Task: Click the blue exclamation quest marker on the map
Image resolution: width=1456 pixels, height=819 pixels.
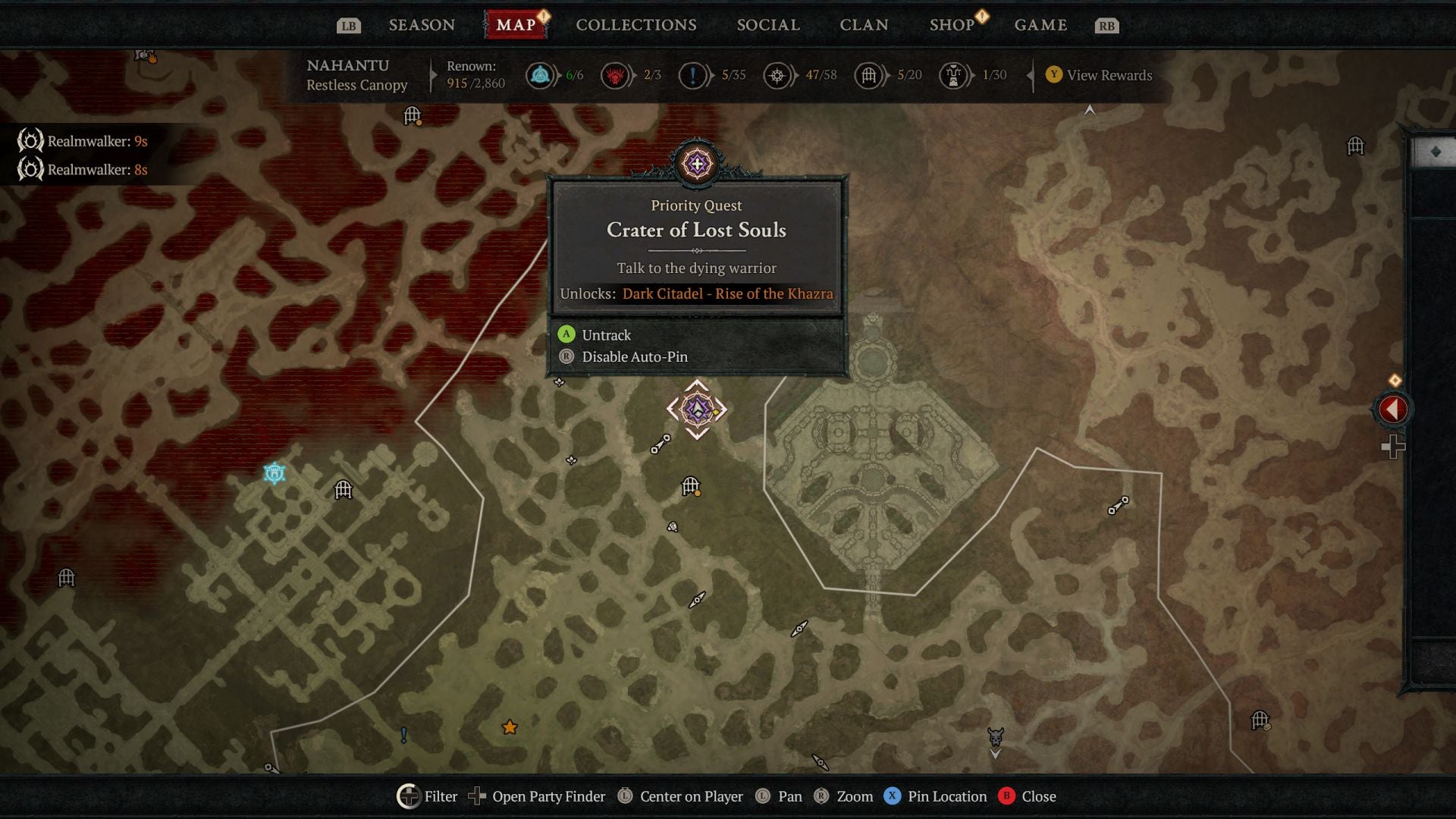Action: (x=404, y=734)
